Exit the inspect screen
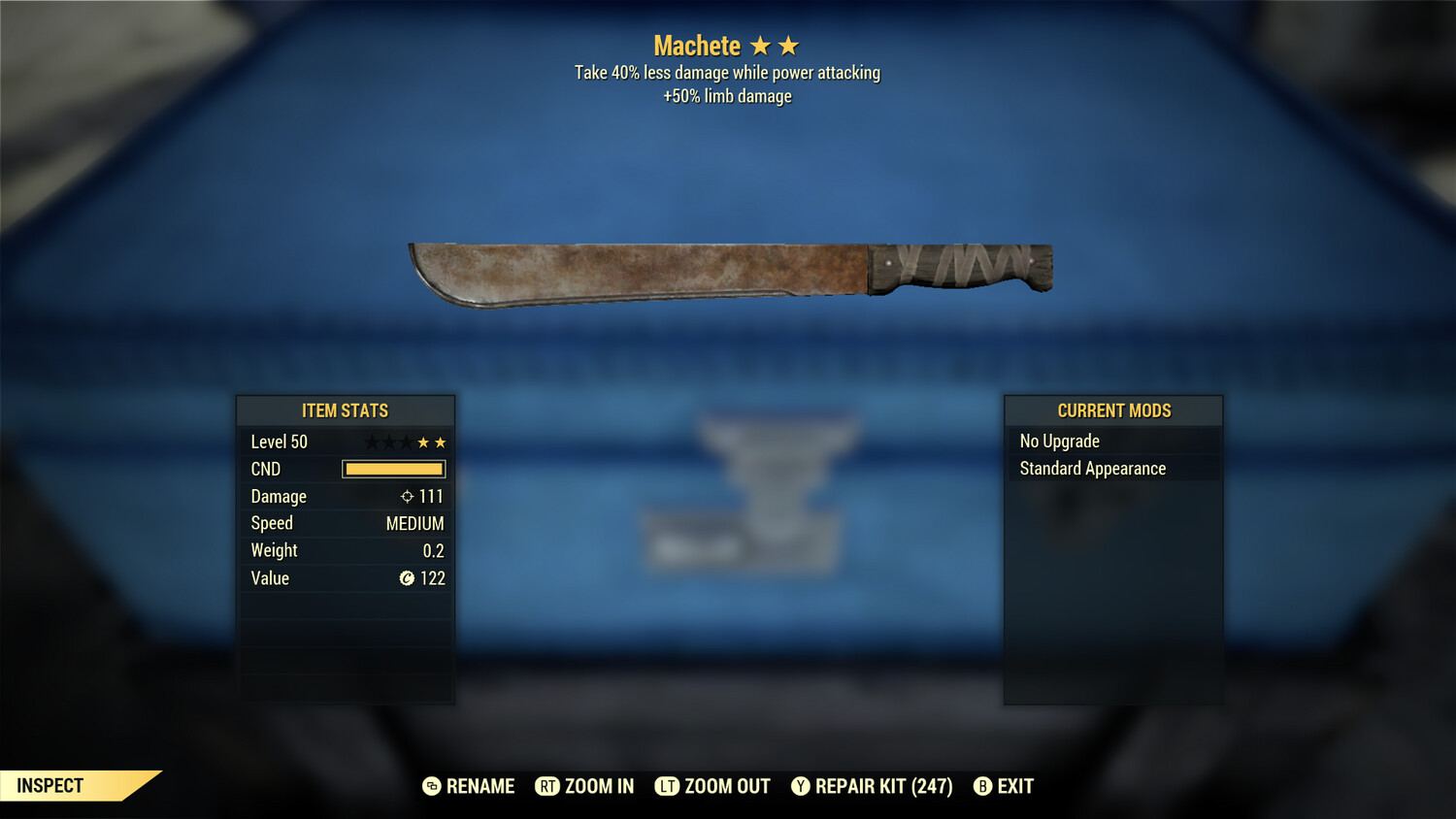Image resolution: width=1456 pixels, height=819 pixels. [1004, 786]
